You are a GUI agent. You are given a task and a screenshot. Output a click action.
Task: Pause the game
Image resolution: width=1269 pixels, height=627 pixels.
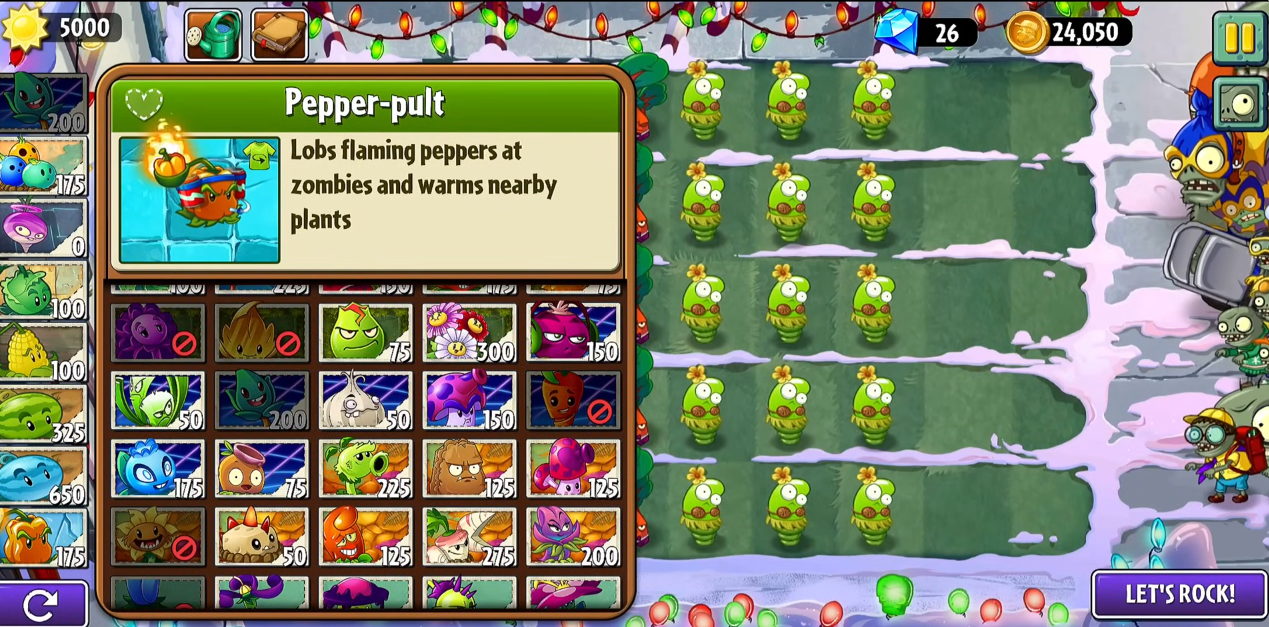1239,37
